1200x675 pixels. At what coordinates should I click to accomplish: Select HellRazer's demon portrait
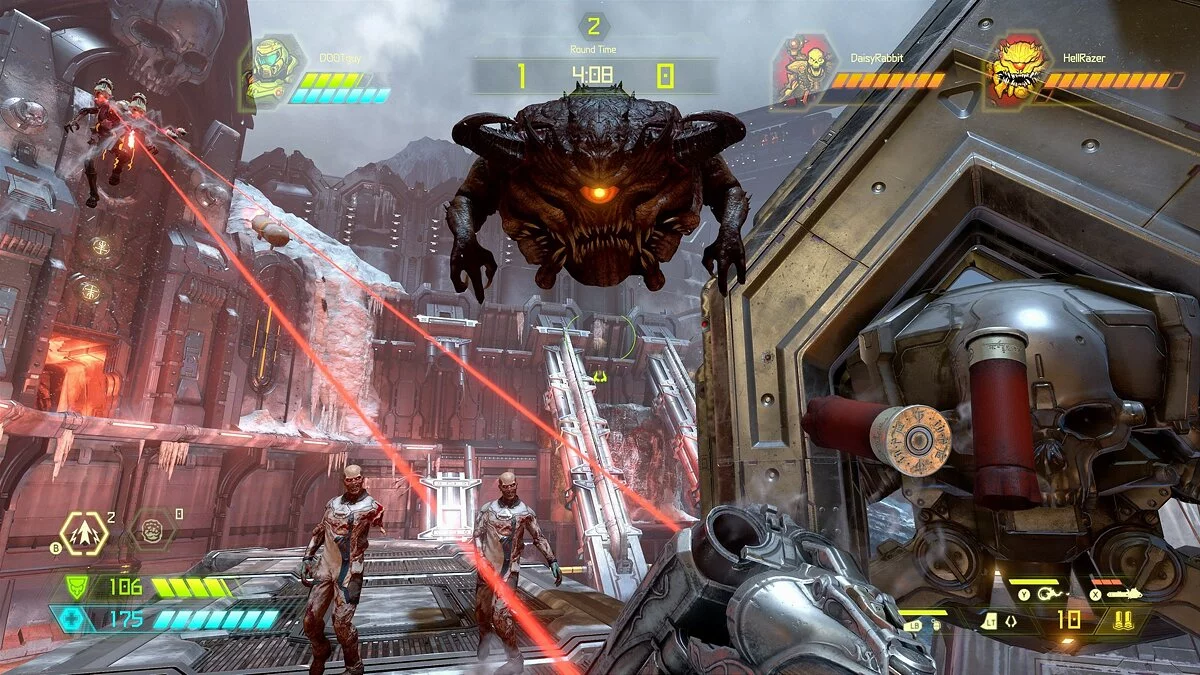point(1015,68)
